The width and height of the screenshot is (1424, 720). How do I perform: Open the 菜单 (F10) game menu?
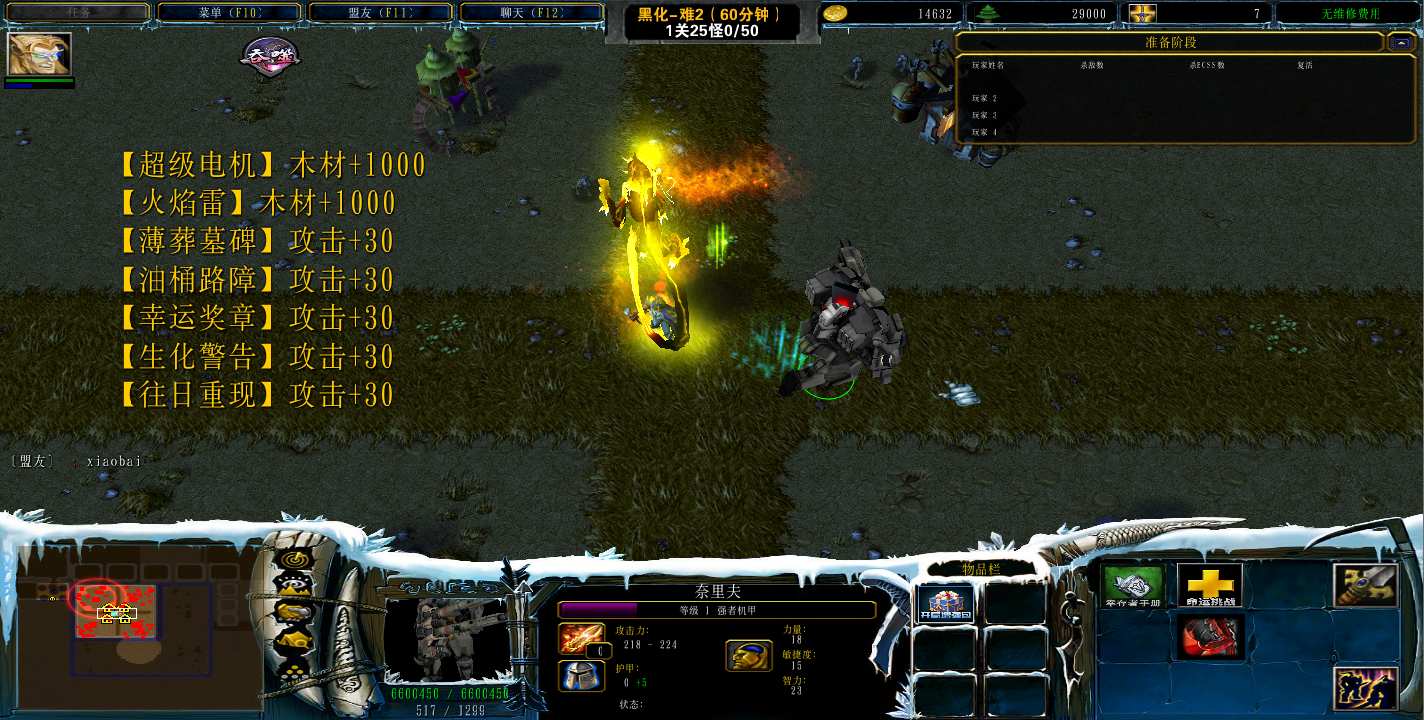pyautogui.click(x=229, y=12)
